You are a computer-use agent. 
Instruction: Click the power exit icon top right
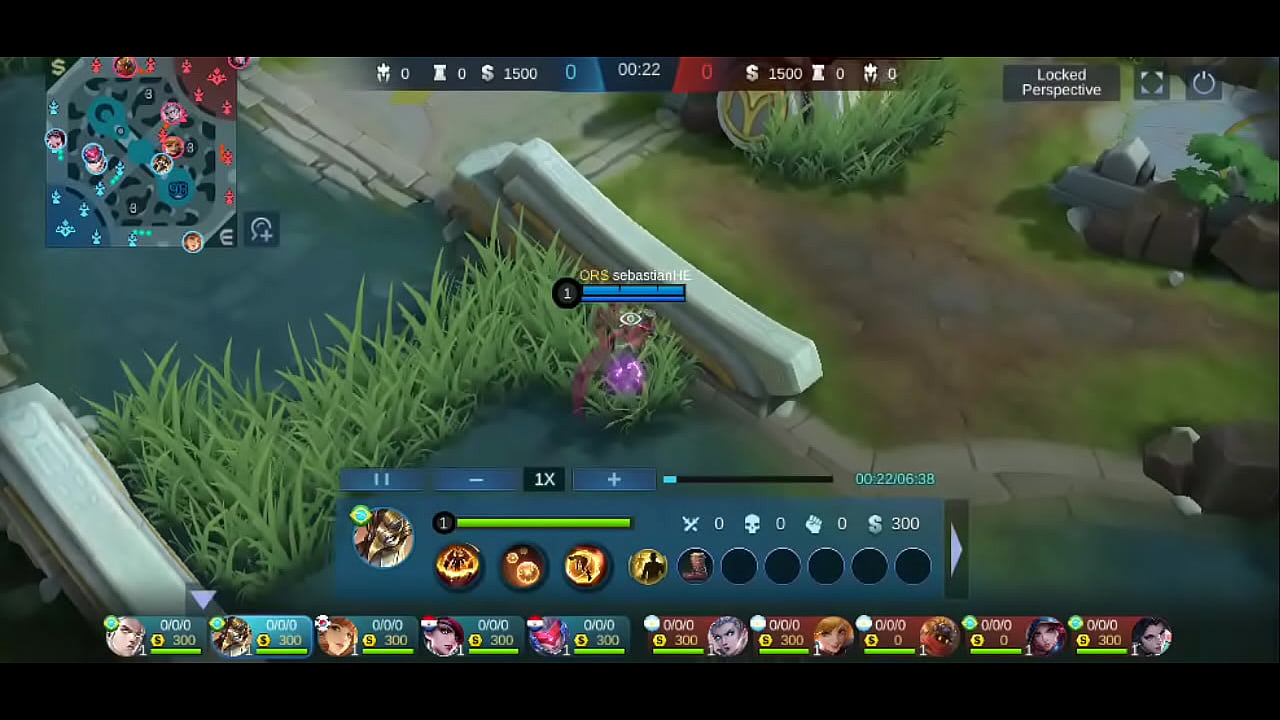click(1203, 84)
